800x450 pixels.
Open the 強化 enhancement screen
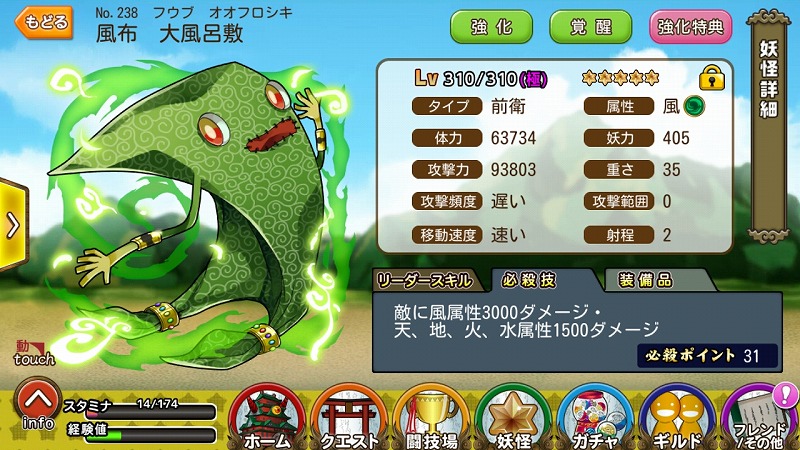492,27
